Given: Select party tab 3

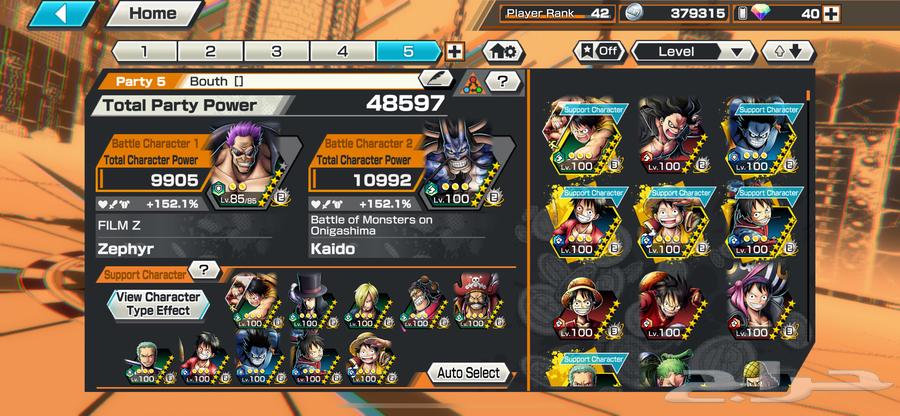Looking at the screenshot, I should click(x=276, y=51).
